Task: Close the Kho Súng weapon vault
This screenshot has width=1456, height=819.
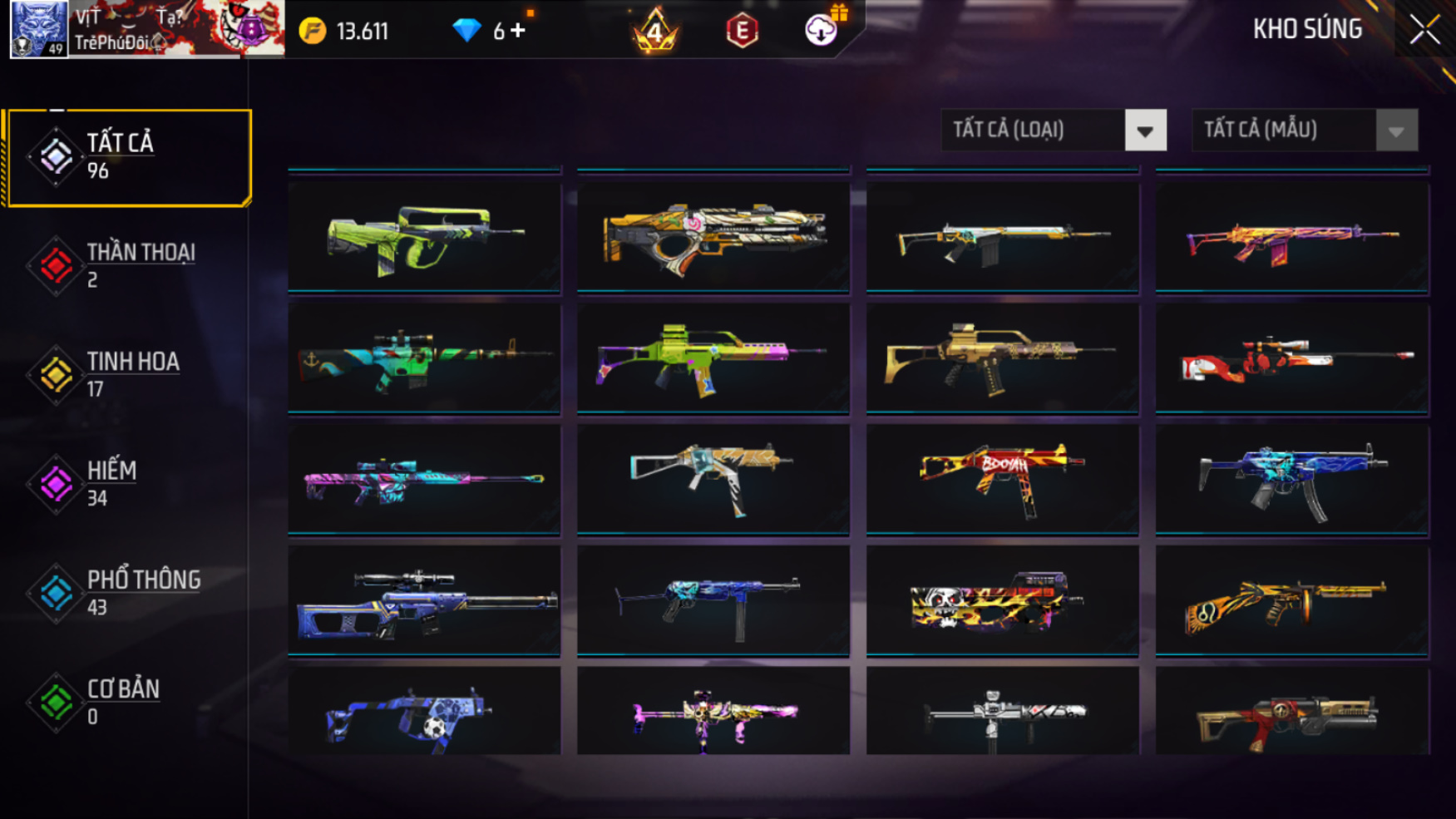Action: [1424, 30]
